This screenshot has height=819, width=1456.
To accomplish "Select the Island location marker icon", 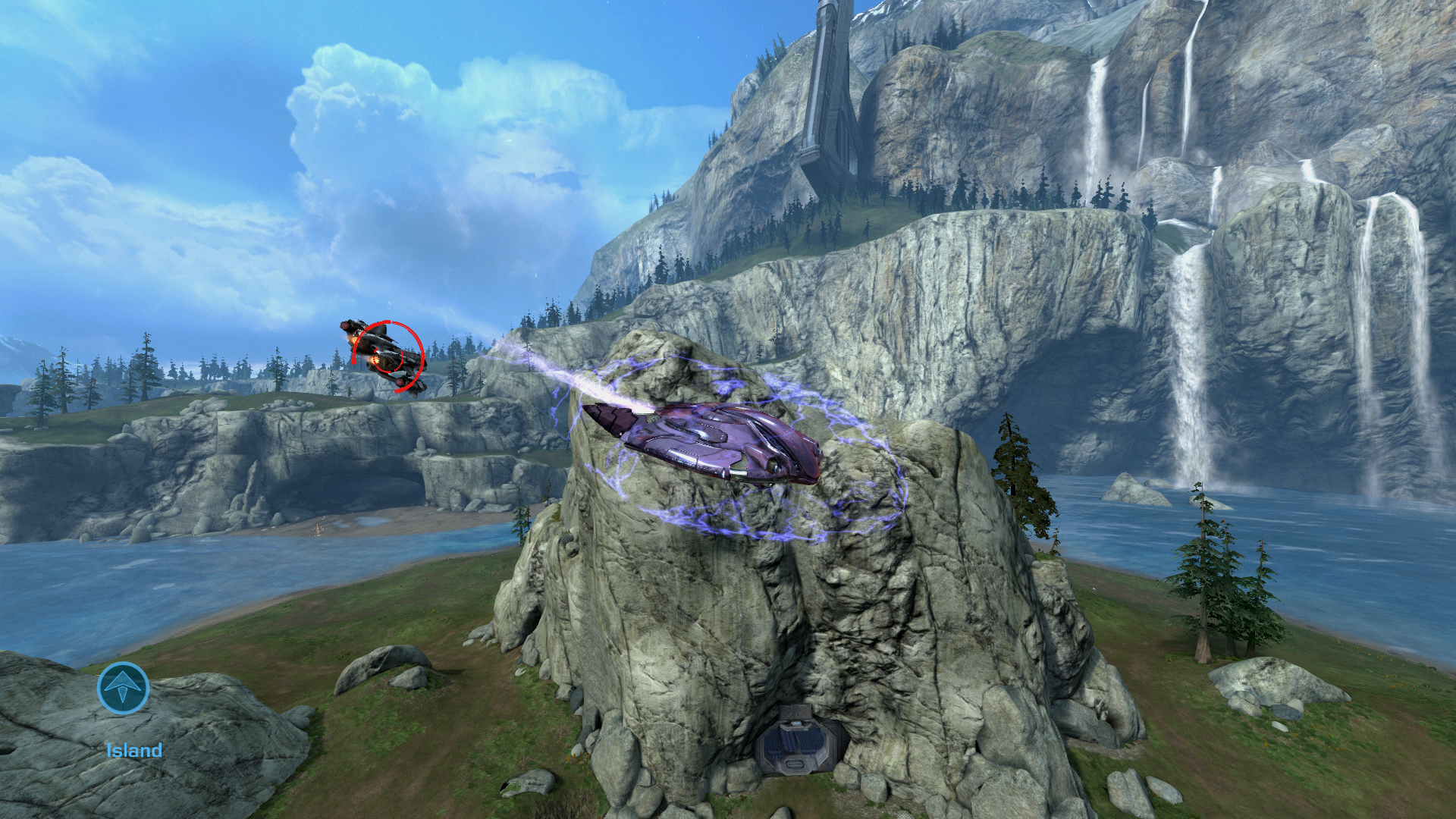I will coord(123,688).
